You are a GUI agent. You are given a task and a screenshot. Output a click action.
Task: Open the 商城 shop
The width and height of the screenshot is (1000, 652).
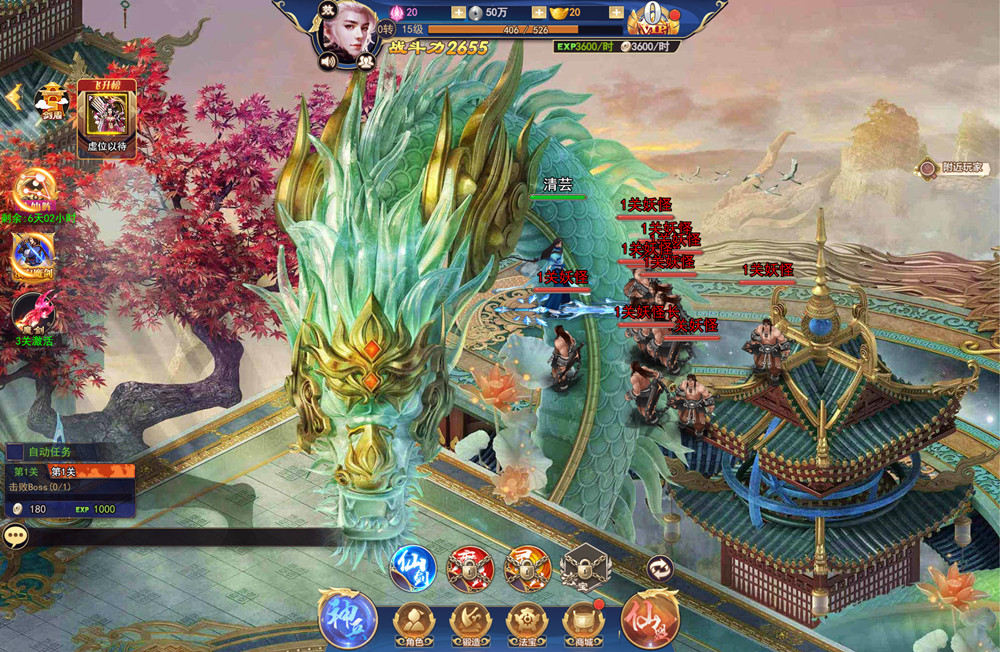click(582, 621)
